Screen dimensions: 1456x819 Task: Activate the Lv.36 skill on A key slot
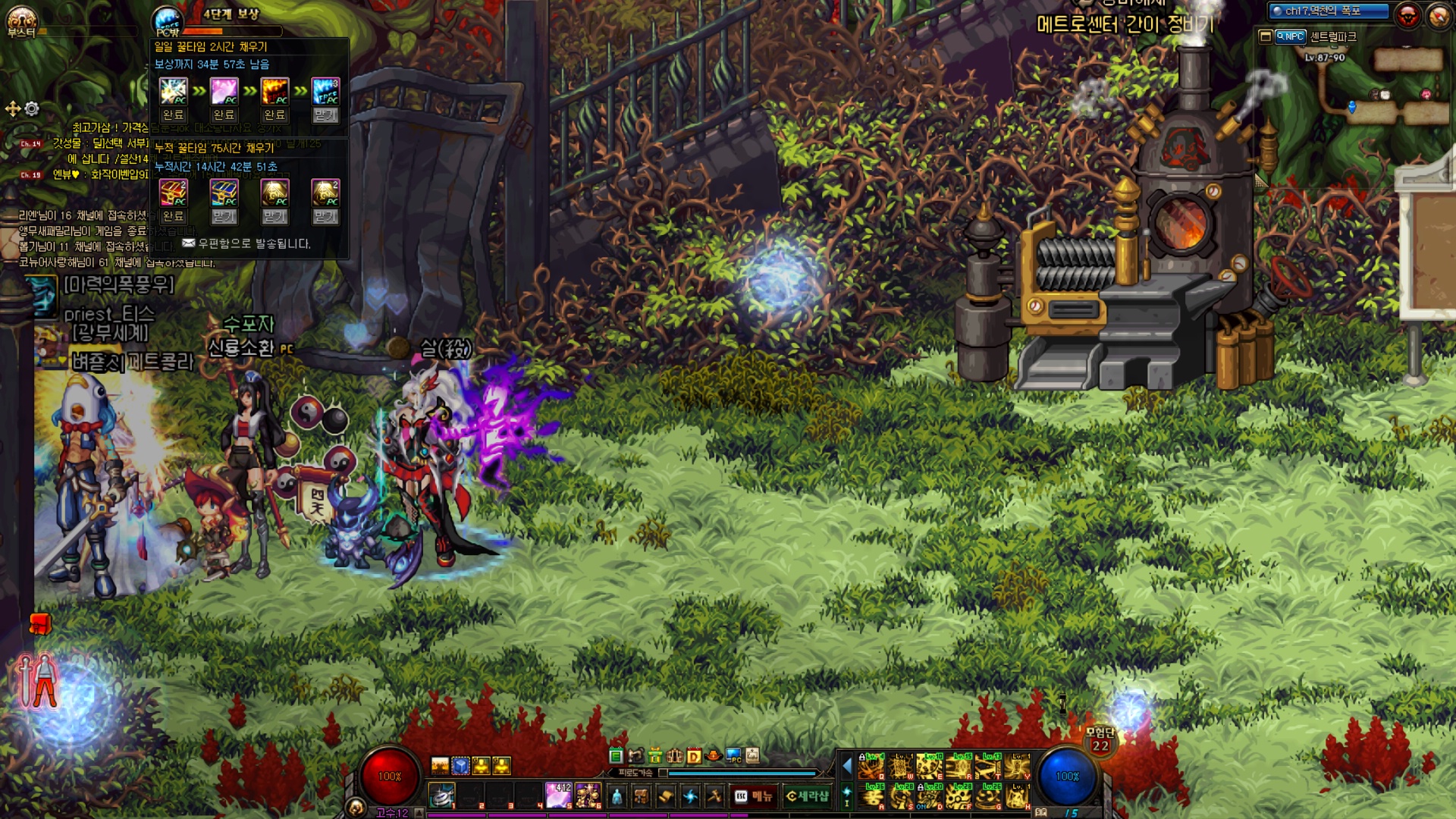(x=872, y=796)
